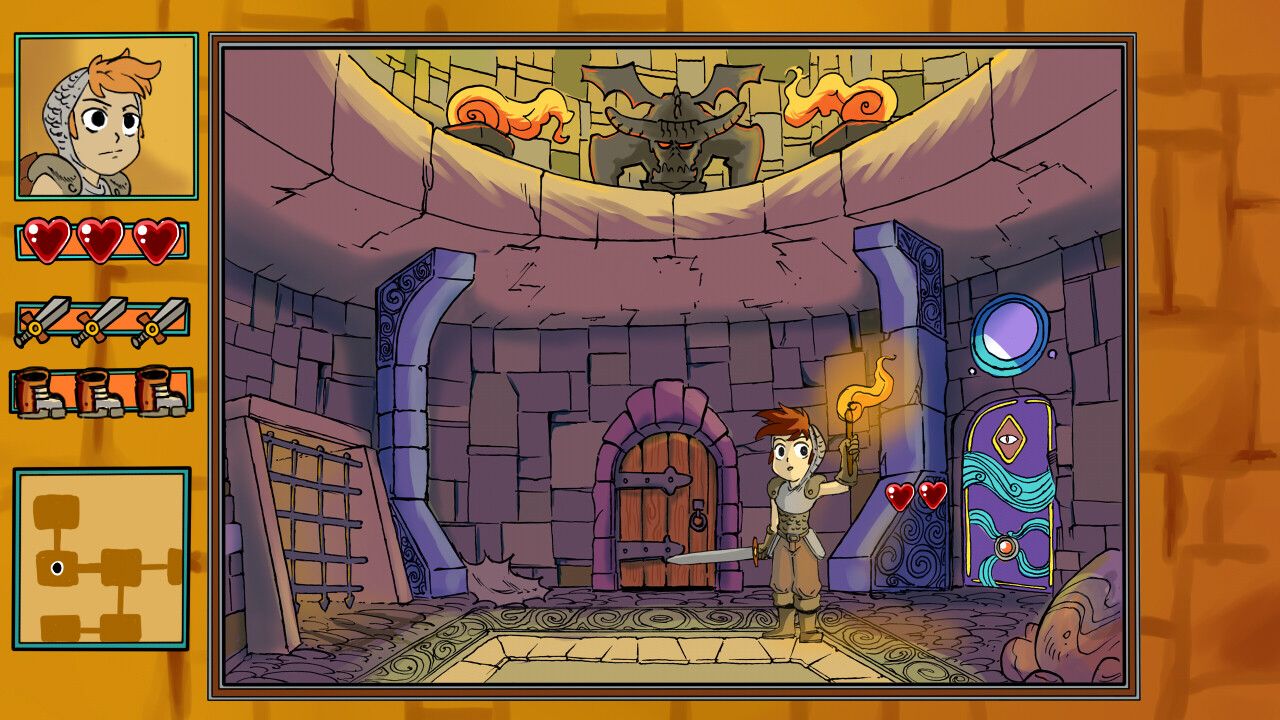The image size is (1280, 720).
Task: Click the second heart in the health bar
Action: pos(100,240)
